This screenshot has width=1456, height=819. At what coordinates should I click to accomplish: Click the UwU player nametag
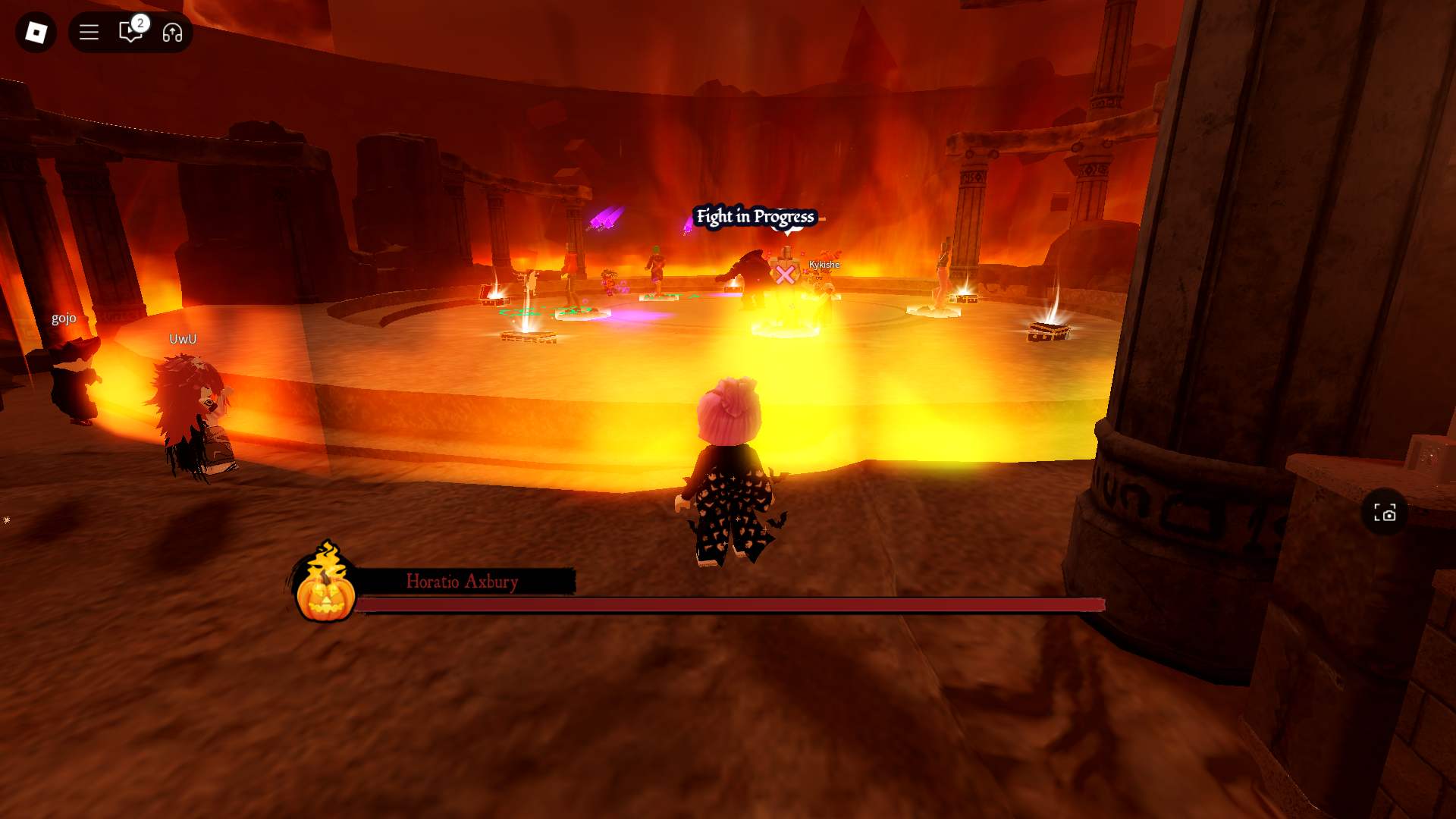(181, 339)
